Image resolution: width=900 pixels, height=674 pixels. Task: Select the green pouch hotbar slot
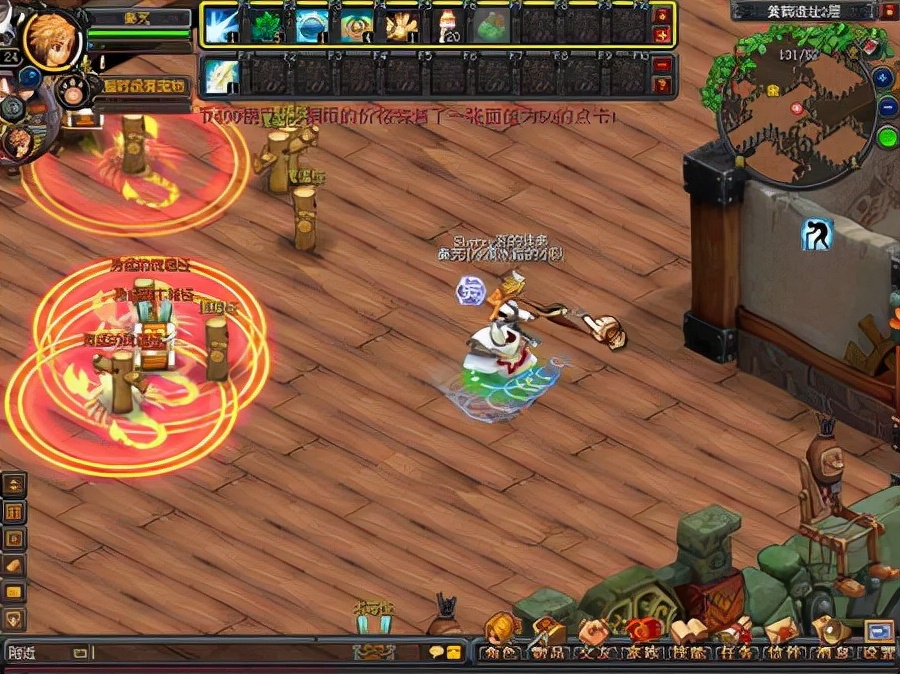point(492,26)
